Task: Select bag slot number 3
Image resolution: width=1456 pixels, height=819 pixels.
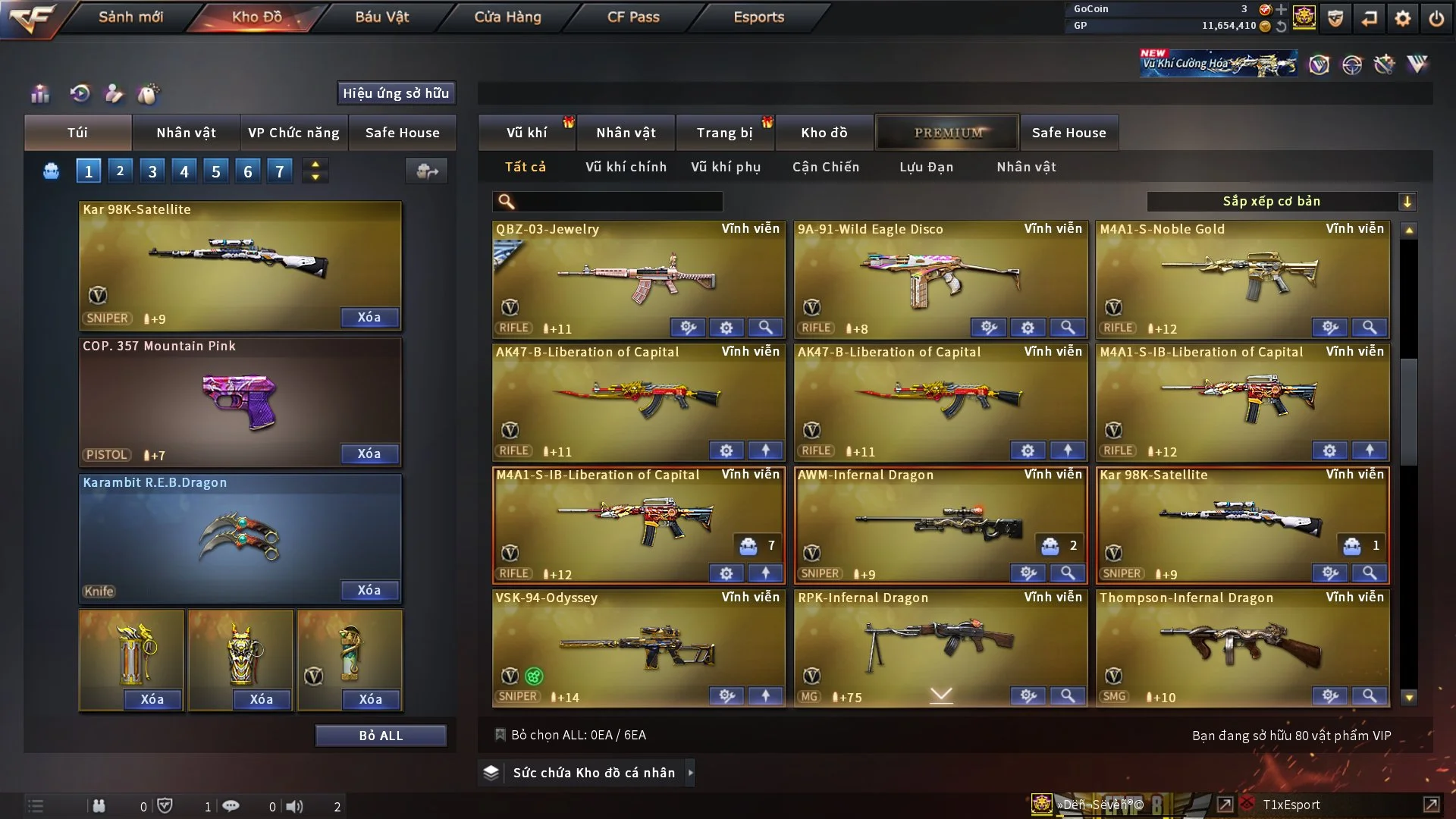Action: click(x=152, y=171)
